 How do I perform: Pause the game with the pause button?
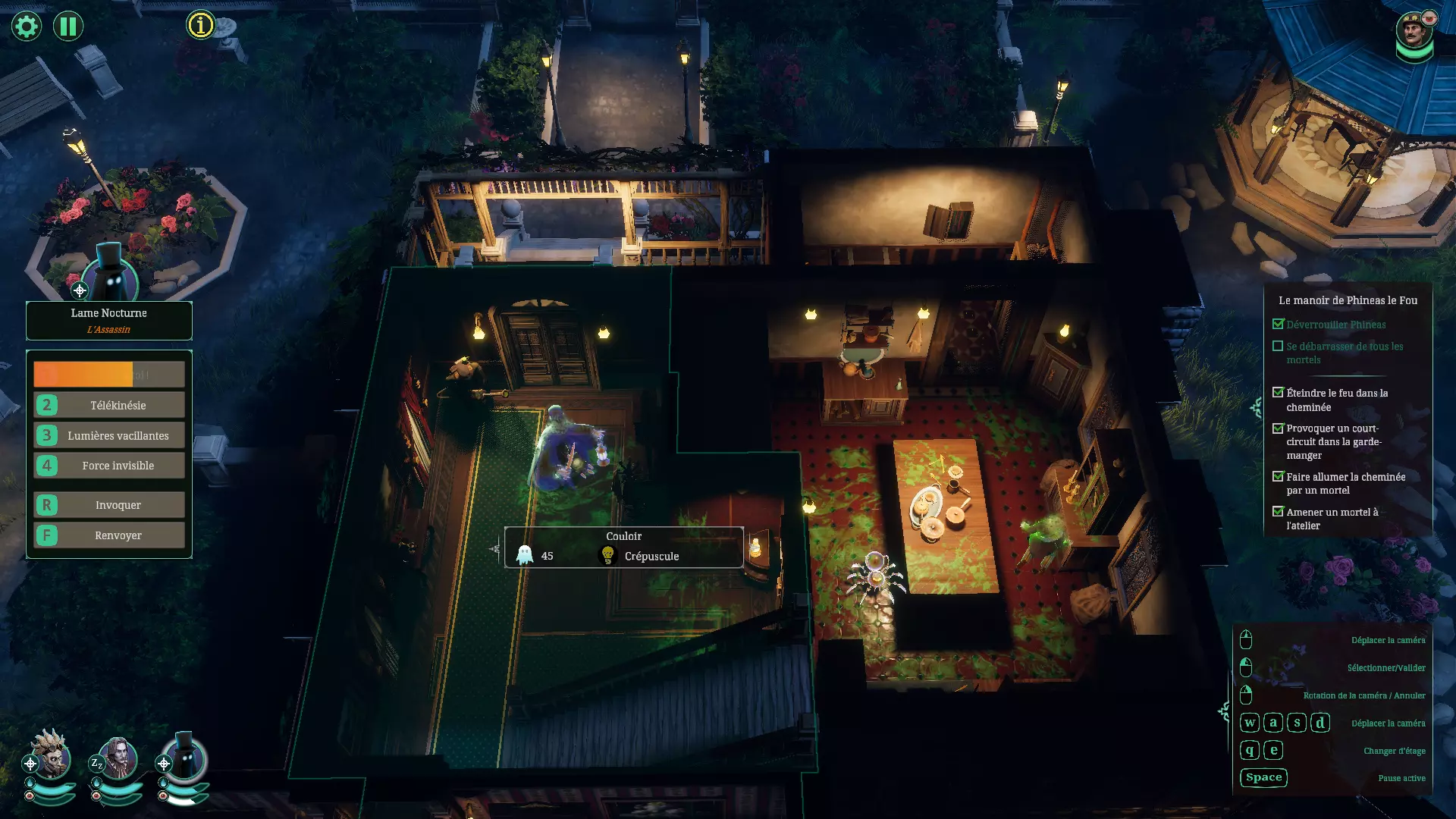pos(68,27)
